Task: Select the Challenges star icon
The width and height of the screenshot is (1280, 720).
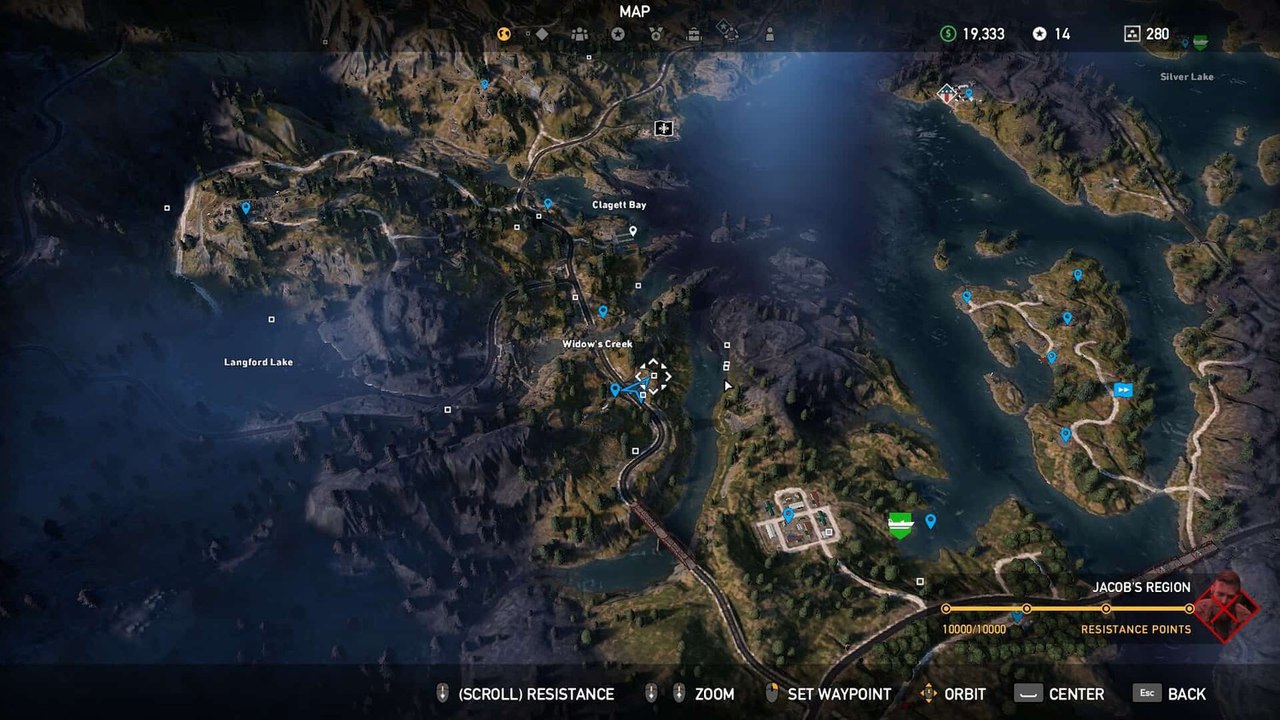Action: point(618,34)
